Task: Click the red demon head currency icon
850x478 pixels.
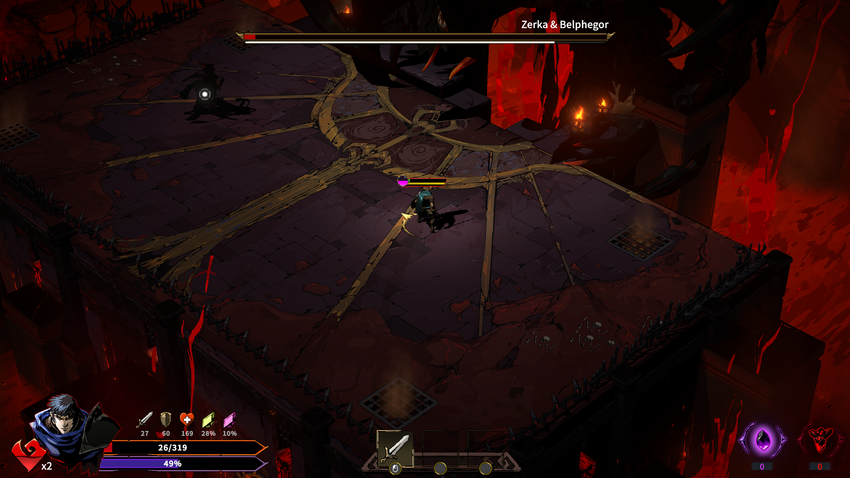Action: (819, 440)
